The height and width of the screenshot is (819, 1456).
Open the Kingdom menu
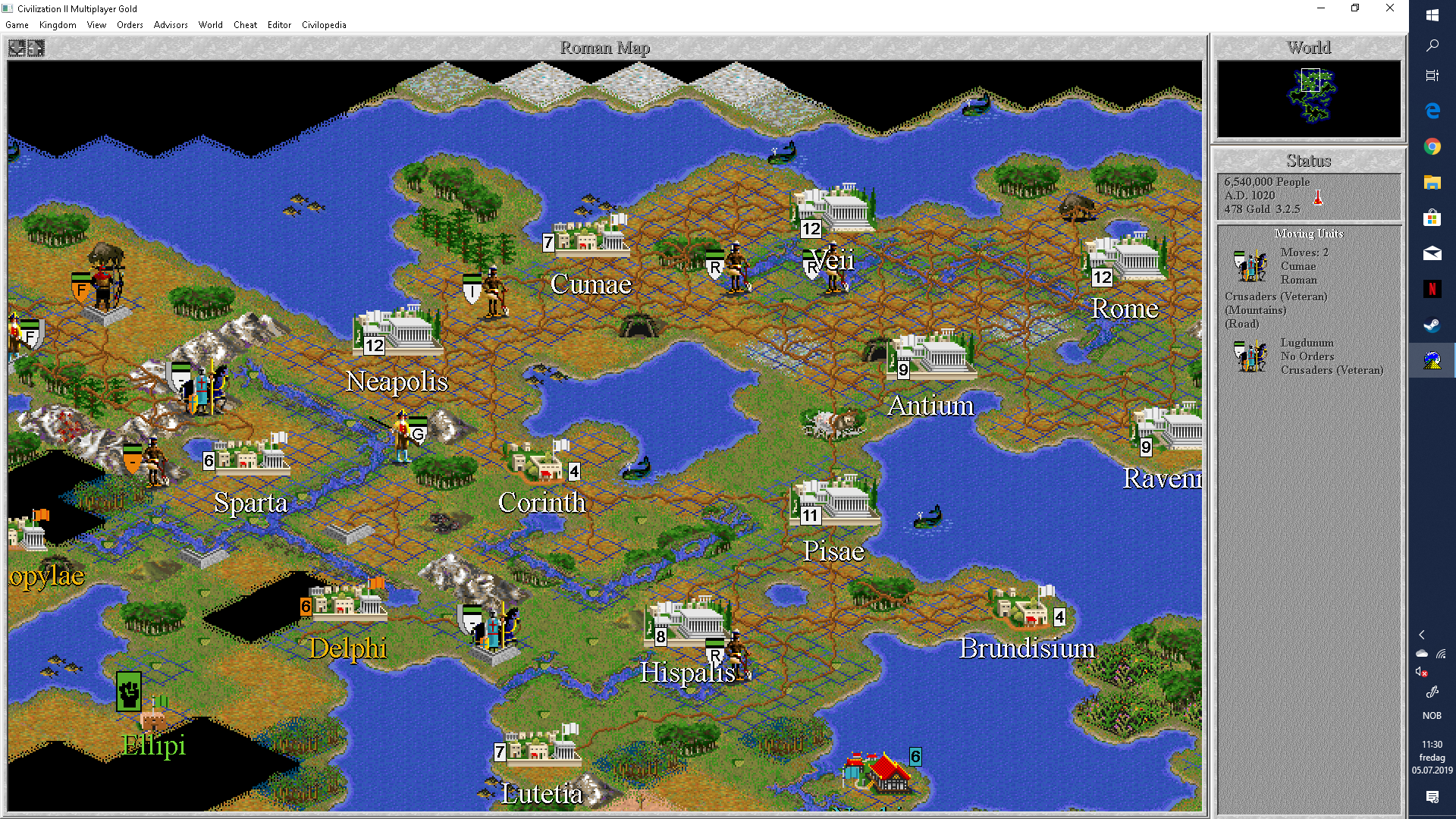[x=58, y=25]
